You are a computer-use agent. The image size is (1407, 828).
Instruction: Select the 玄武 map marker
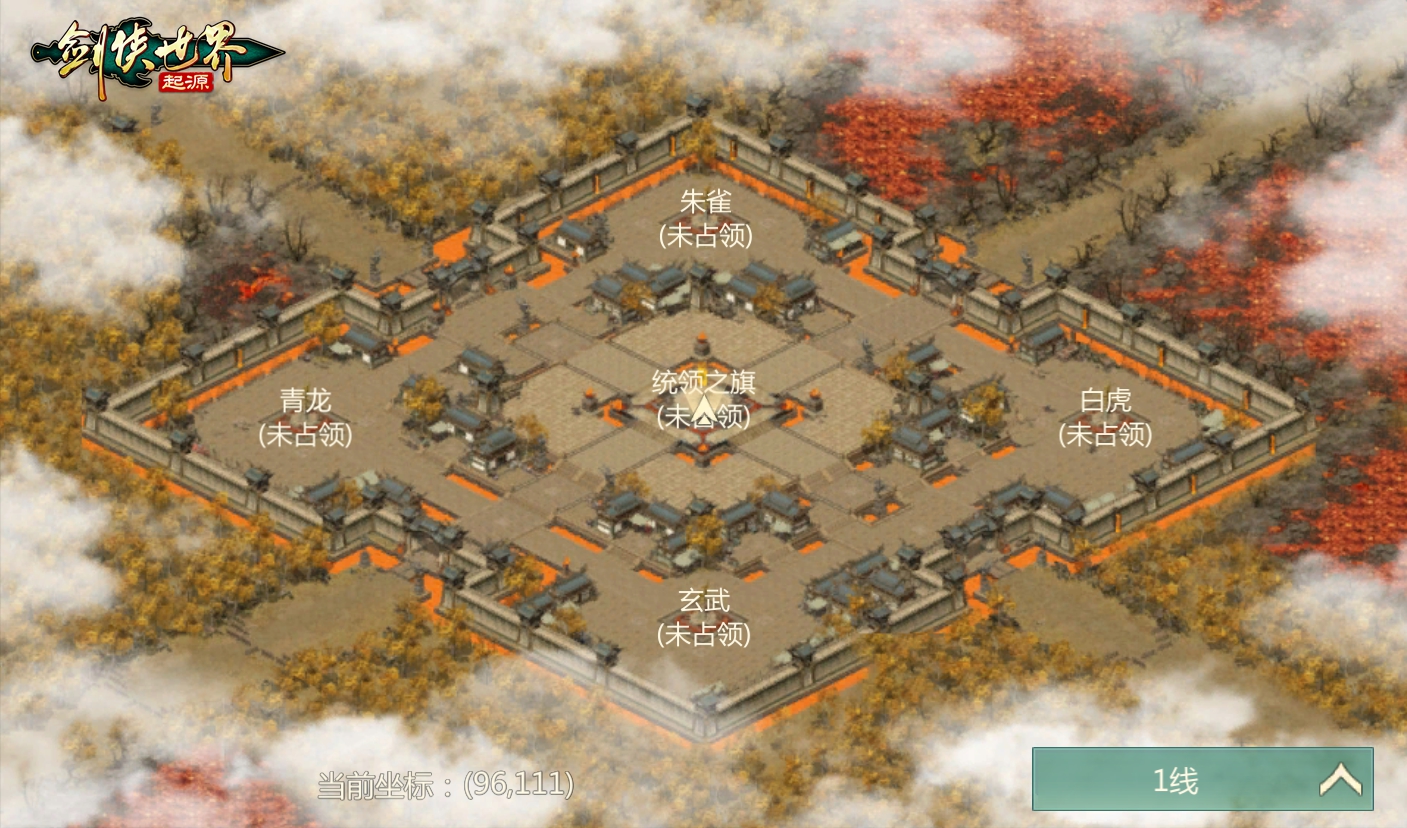click(704, 617)
